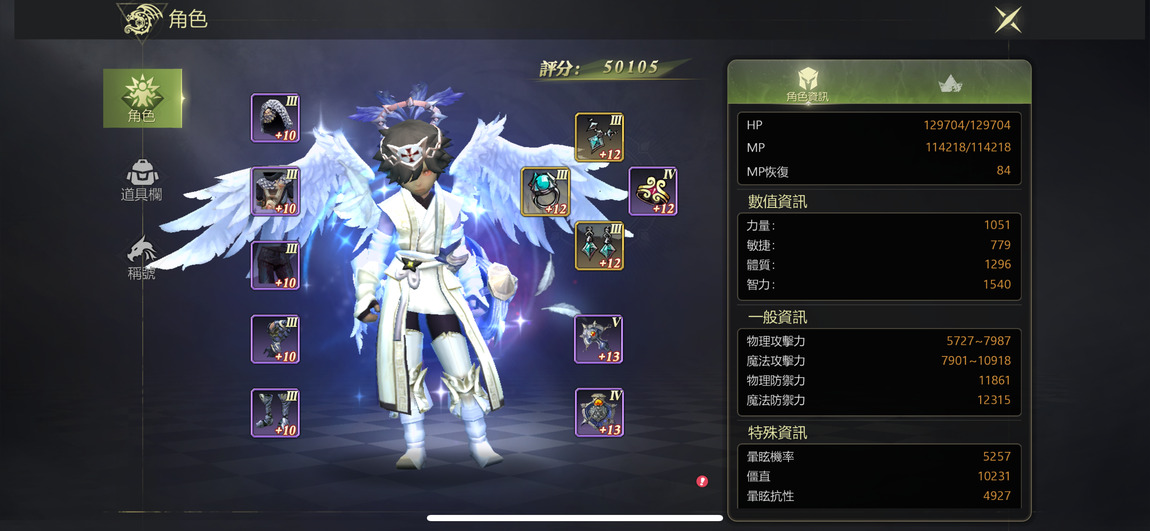
Task: Choose the +12 gold ring with pink gem
Action: [653, 192]
